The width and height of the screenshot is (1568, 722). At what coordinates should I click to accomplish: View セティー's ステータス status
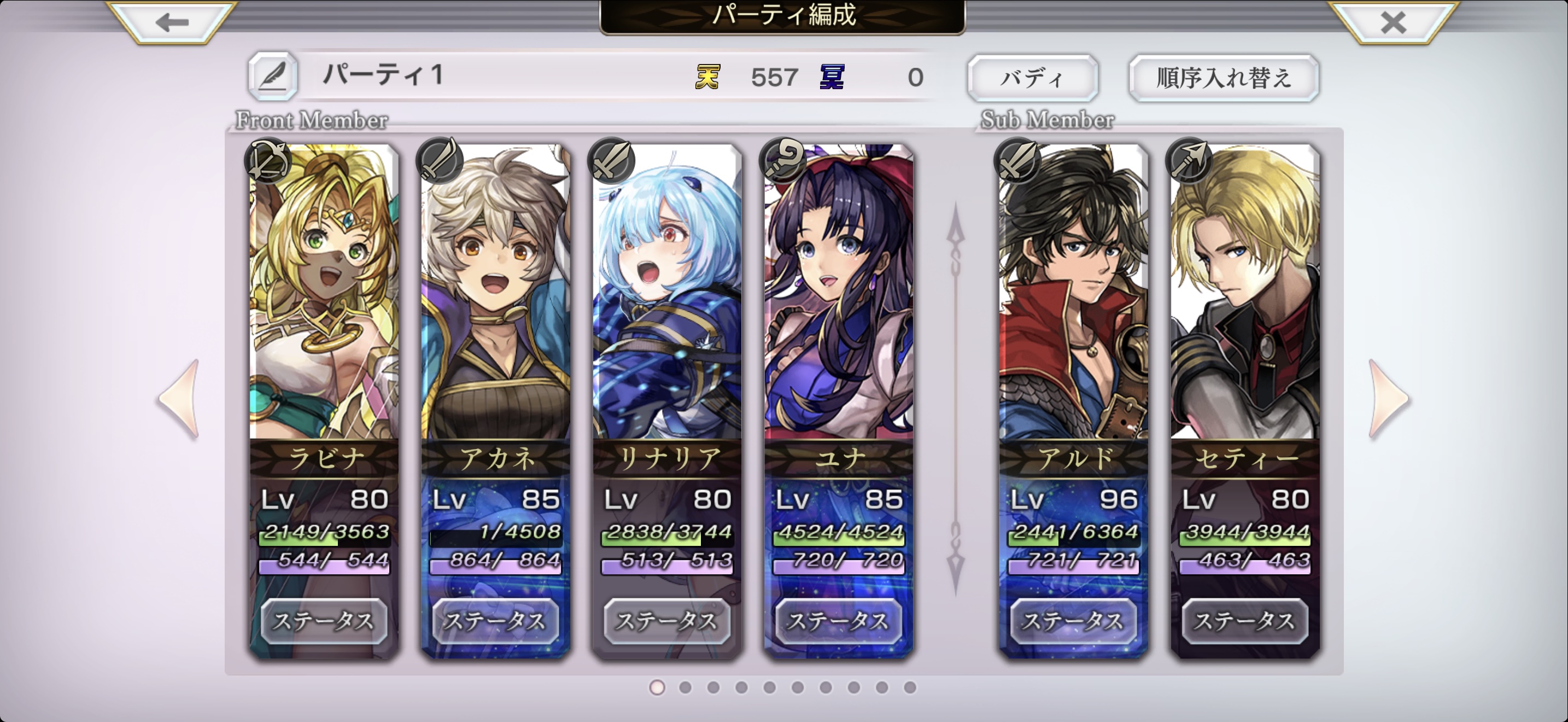(x=1245, y=621)
